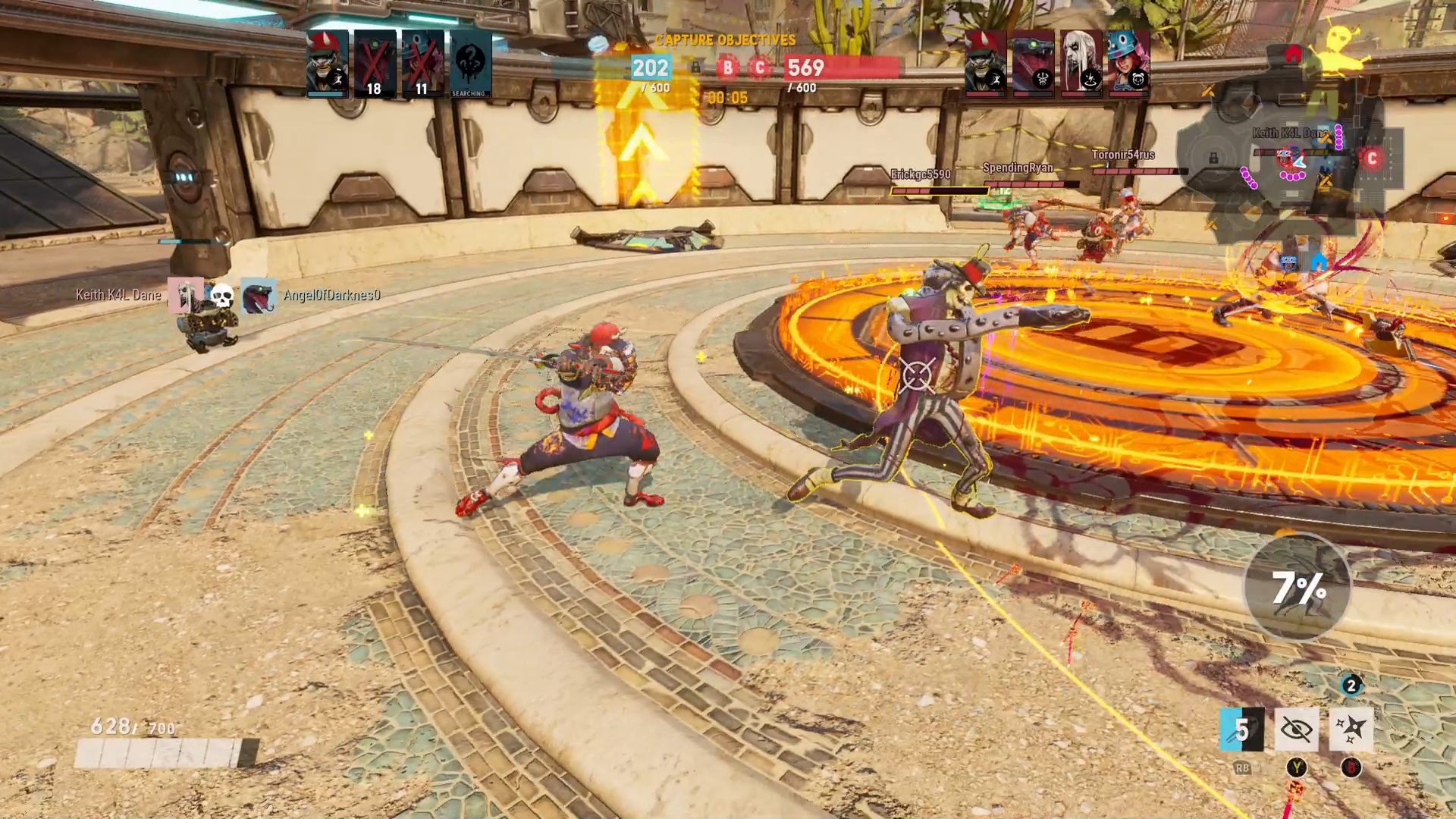Select the enemy blue-hat girl portrait

1128,62
